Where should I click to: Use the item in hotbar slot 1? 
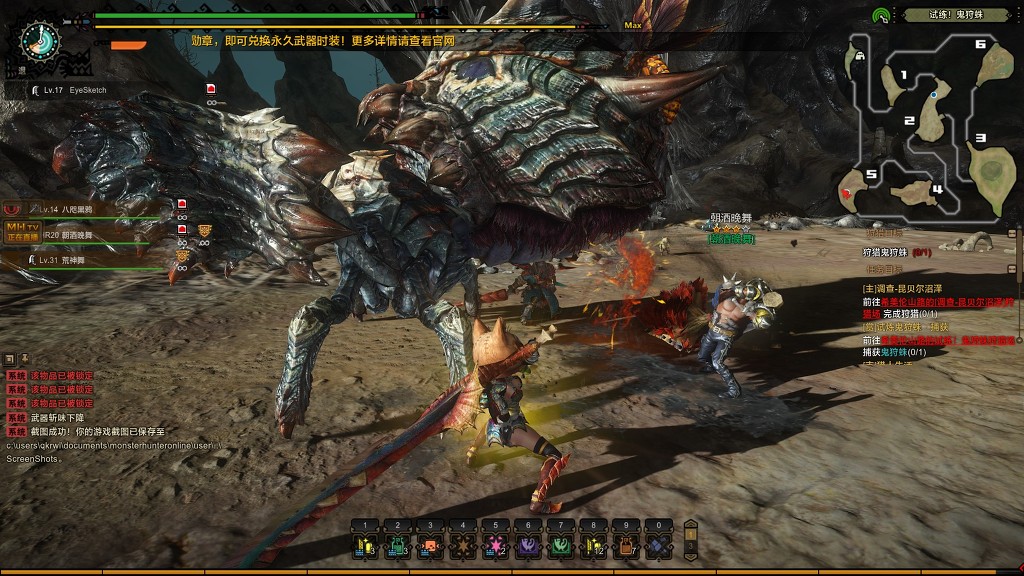366,546
